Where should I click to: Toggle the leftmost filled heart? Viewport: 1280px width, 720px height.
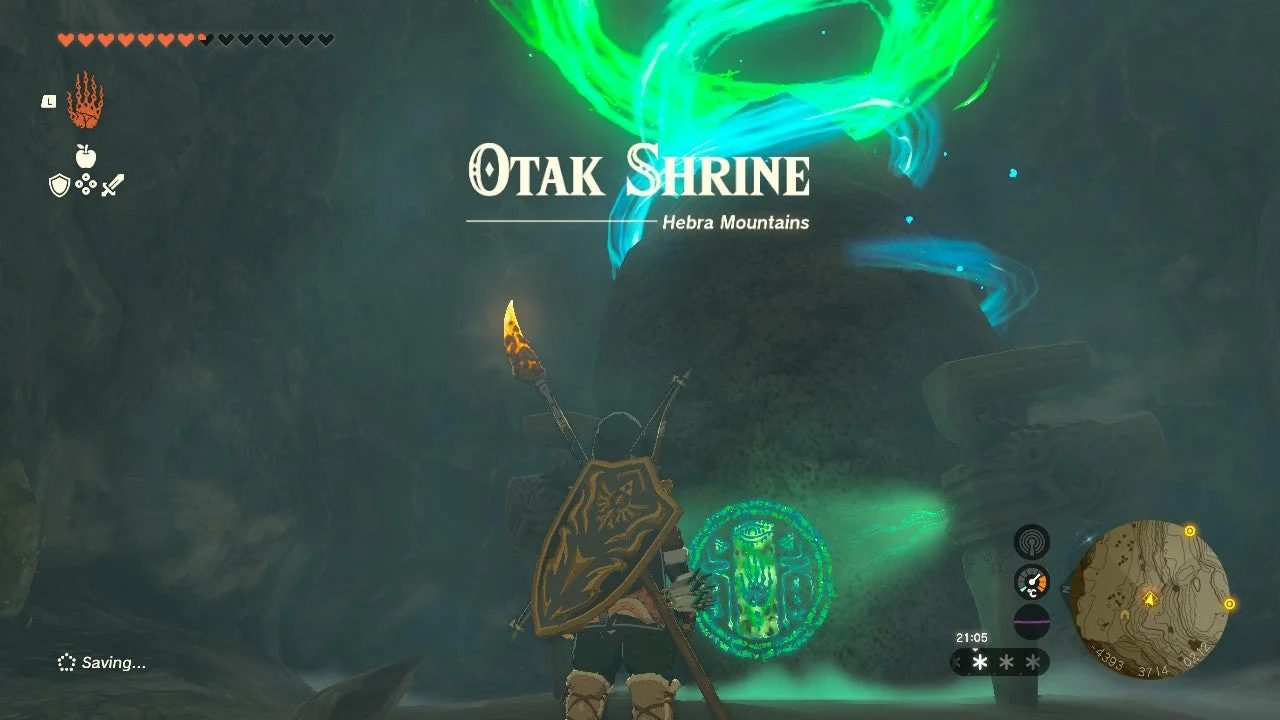pyautogui.click(x=66, y=38)
